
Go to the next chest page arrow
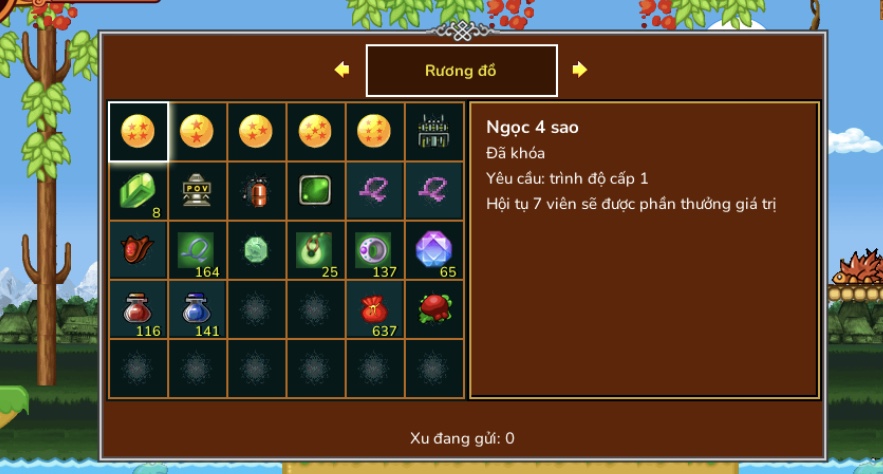(x=580, y=70)
